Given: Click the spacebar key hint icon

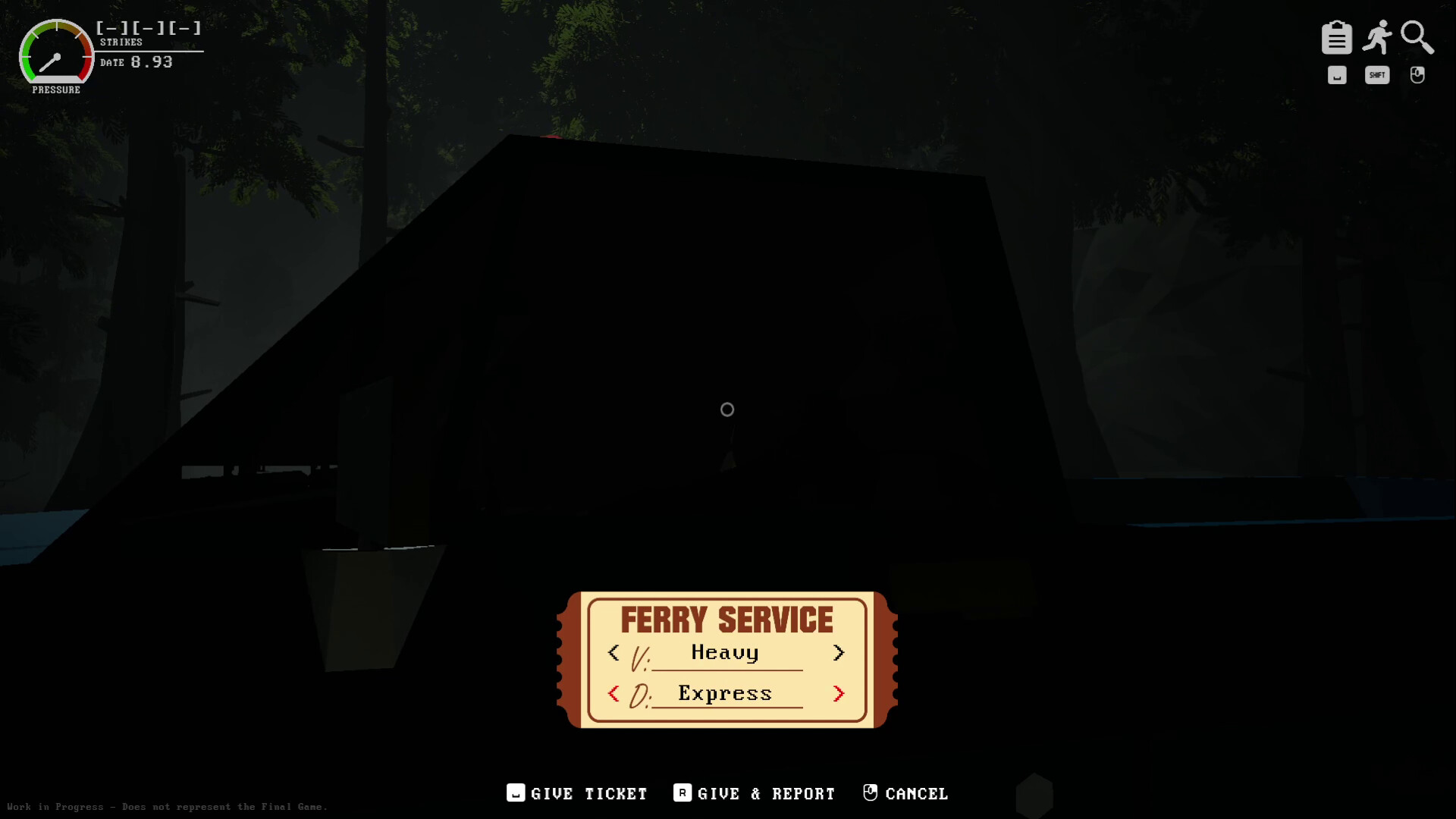Looking at the screenshot, I should (x=1337, y=74).
